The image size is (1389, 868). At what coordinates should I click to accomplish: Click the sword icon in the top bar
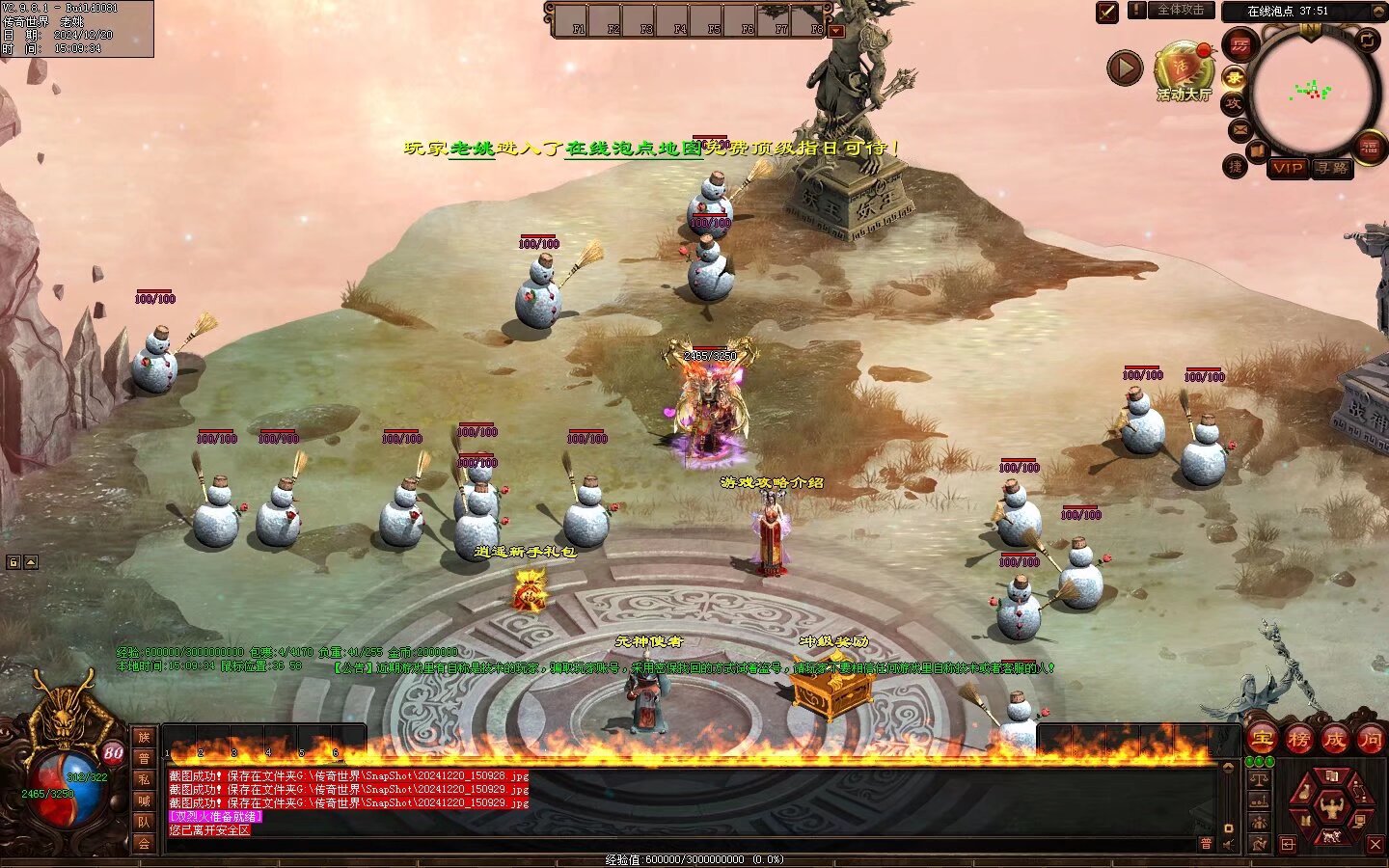pyautogui.click(x=1107, y=12)
